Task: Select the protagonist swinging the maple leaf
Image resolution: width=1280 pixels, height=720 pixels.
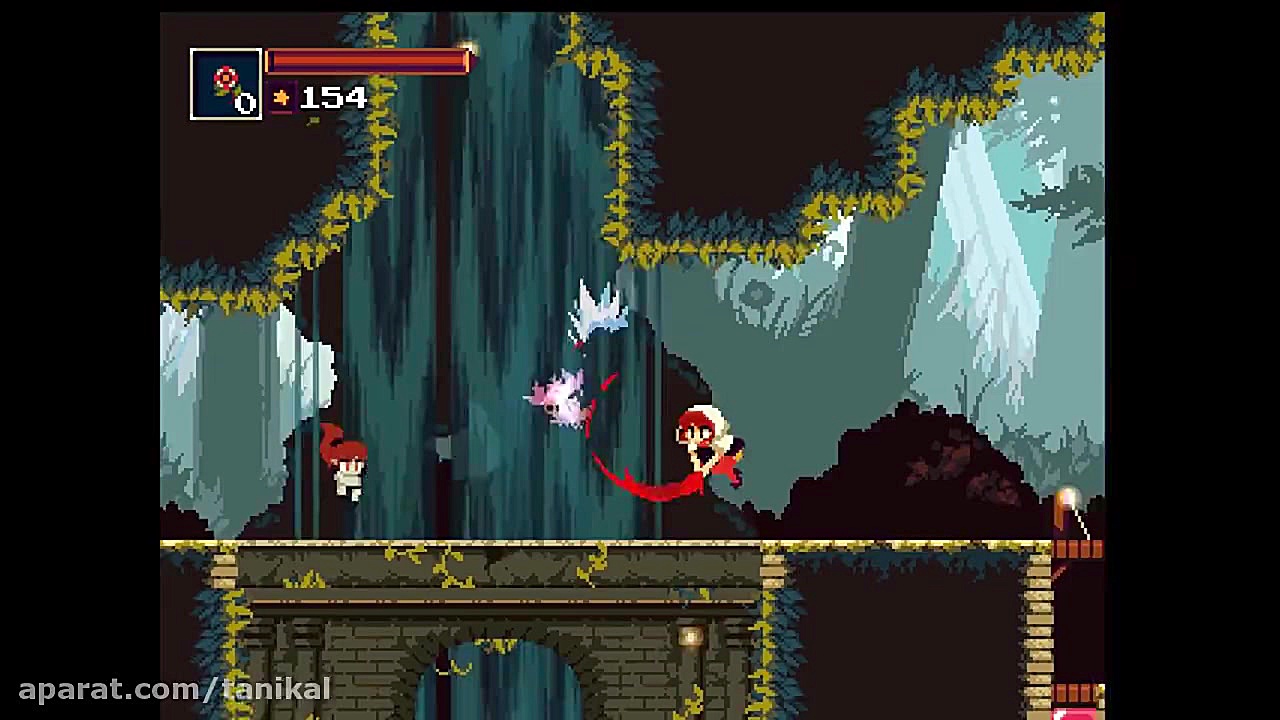Action: 700,440
